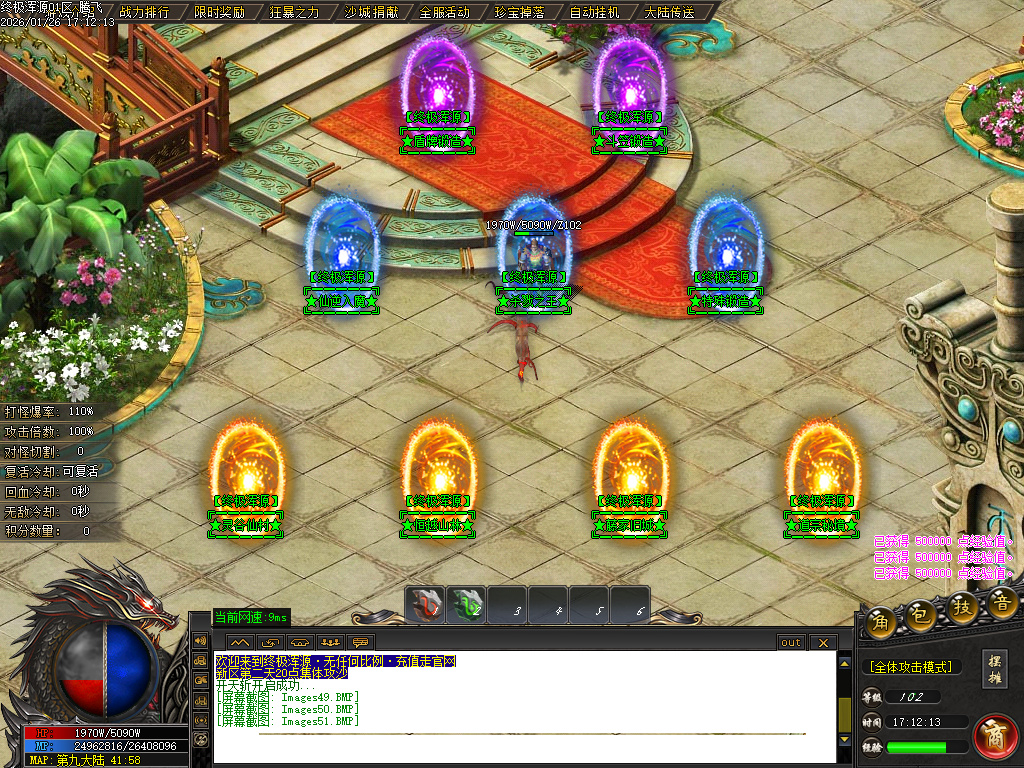Open the 沙城捐献 donation menu

[x=370, y=12]
